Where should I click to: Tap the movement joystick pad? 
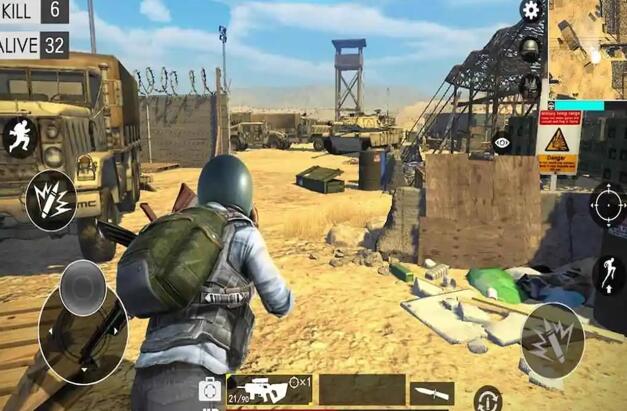82,318
